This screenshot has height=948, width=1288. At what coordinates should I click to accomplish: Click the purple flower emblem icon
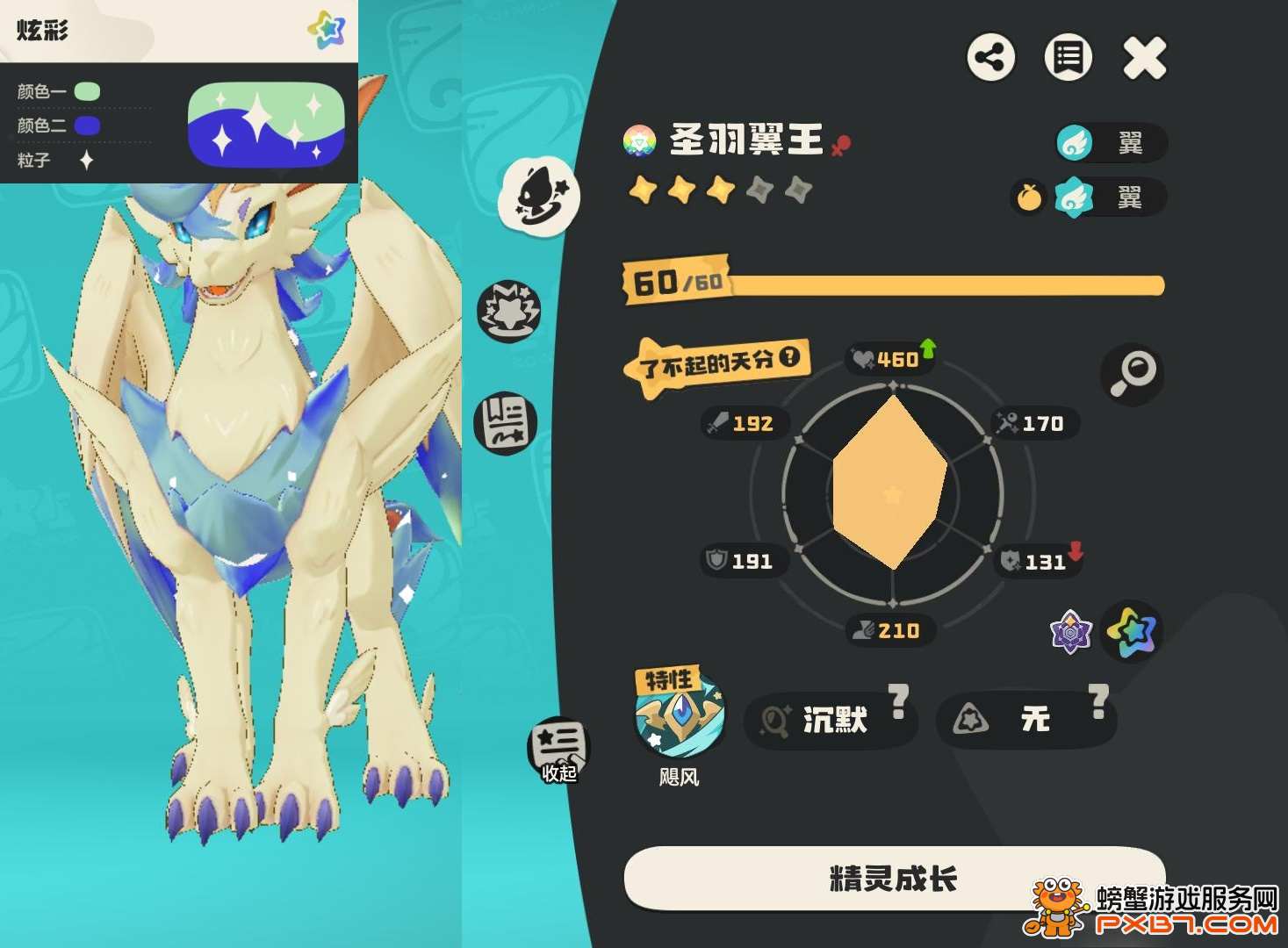click(x=1071, y=631)
